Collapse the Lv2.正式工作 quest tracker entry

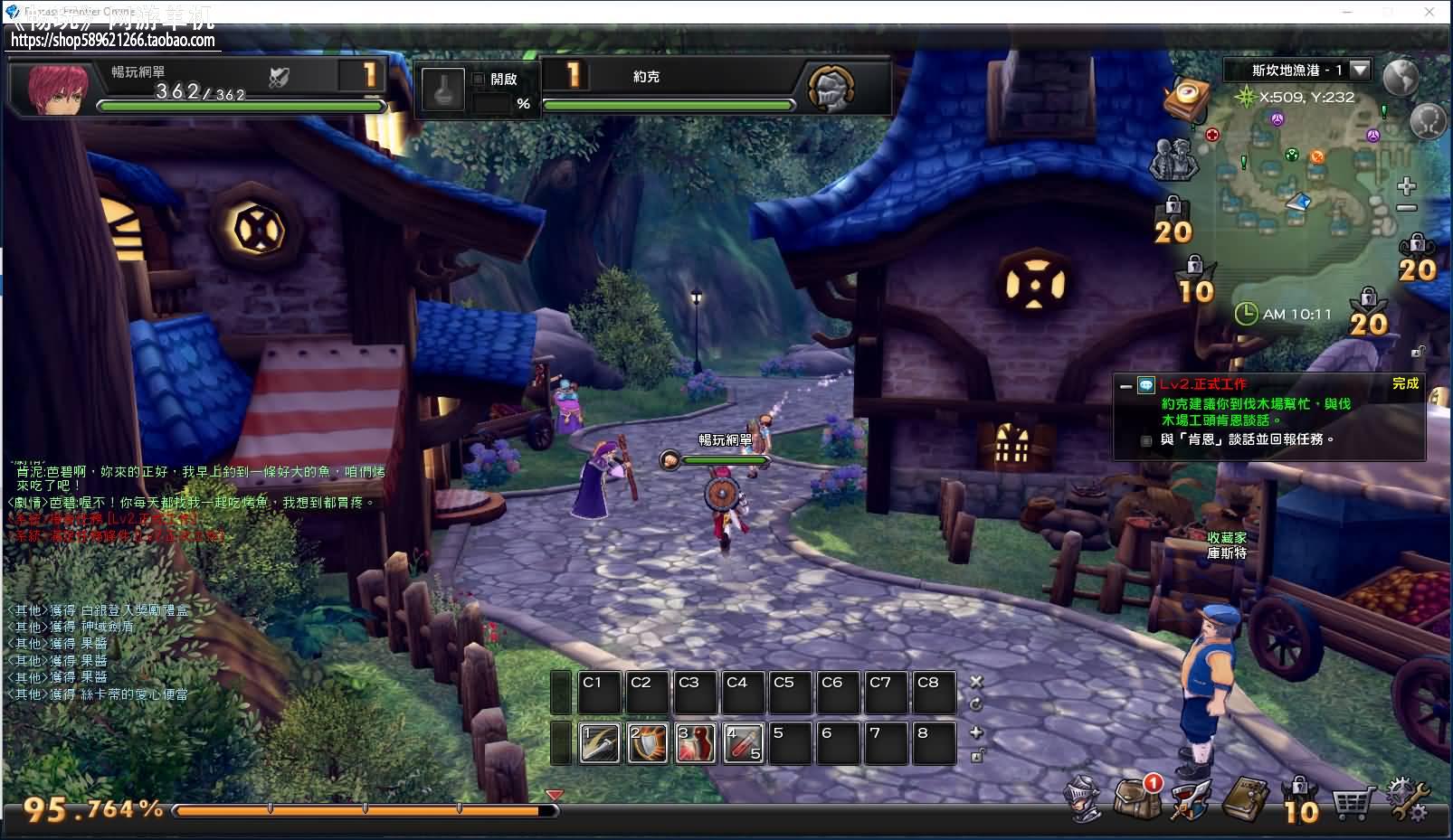1125,386
